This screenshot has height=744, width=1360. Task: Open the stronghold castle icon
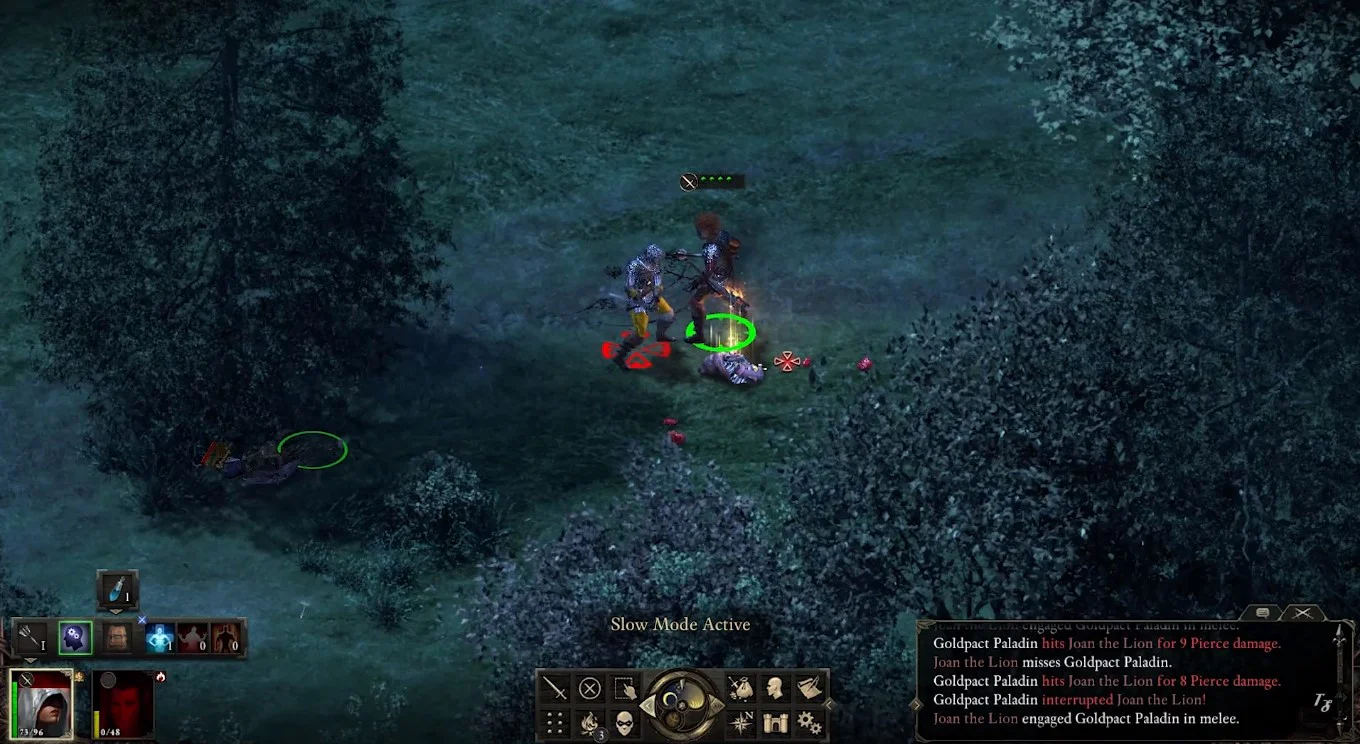[x=775, y=722]
